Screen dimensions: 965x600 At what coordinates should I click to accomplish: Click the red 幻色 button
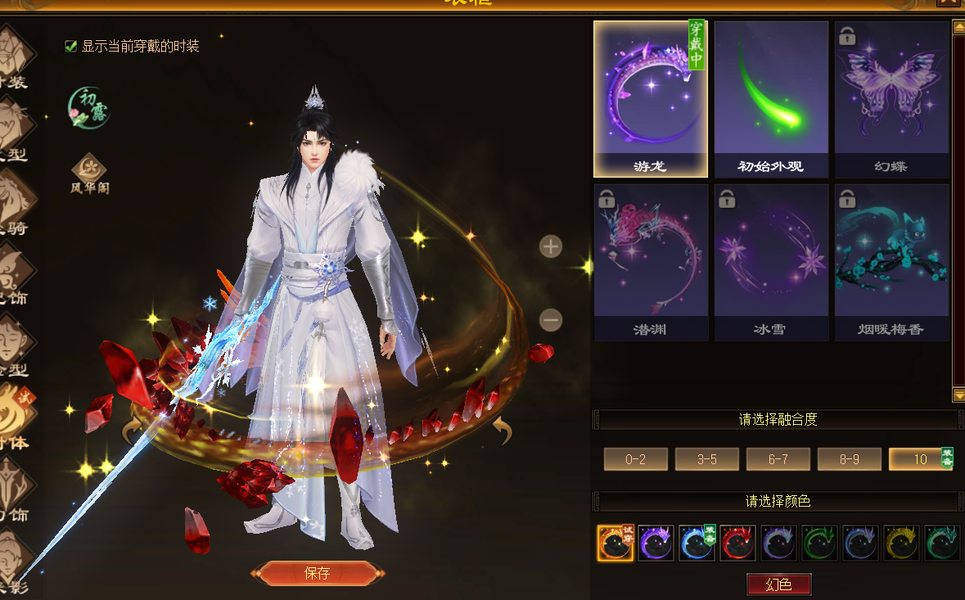pyautogui.click(x=778, y=585)
